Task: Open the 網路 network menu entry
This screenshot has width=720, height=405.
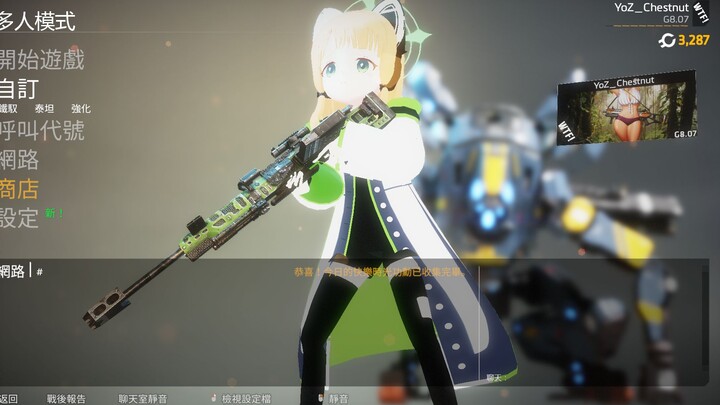Action: click(x=20, y=159)
